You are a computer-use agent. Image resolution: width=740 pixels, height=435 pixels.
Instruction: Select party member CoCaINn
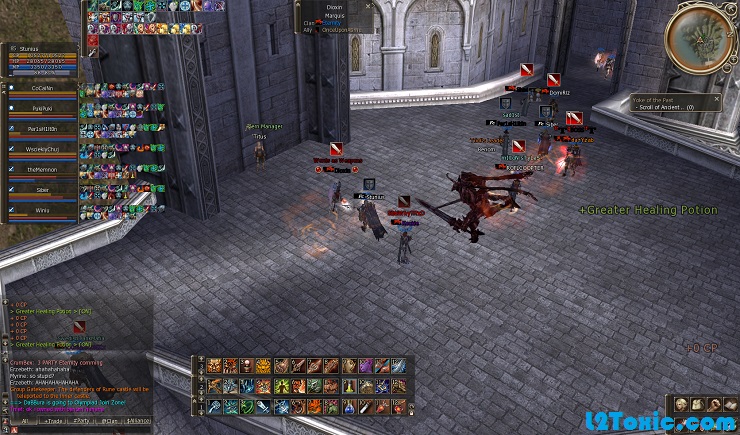click(41, 88)
